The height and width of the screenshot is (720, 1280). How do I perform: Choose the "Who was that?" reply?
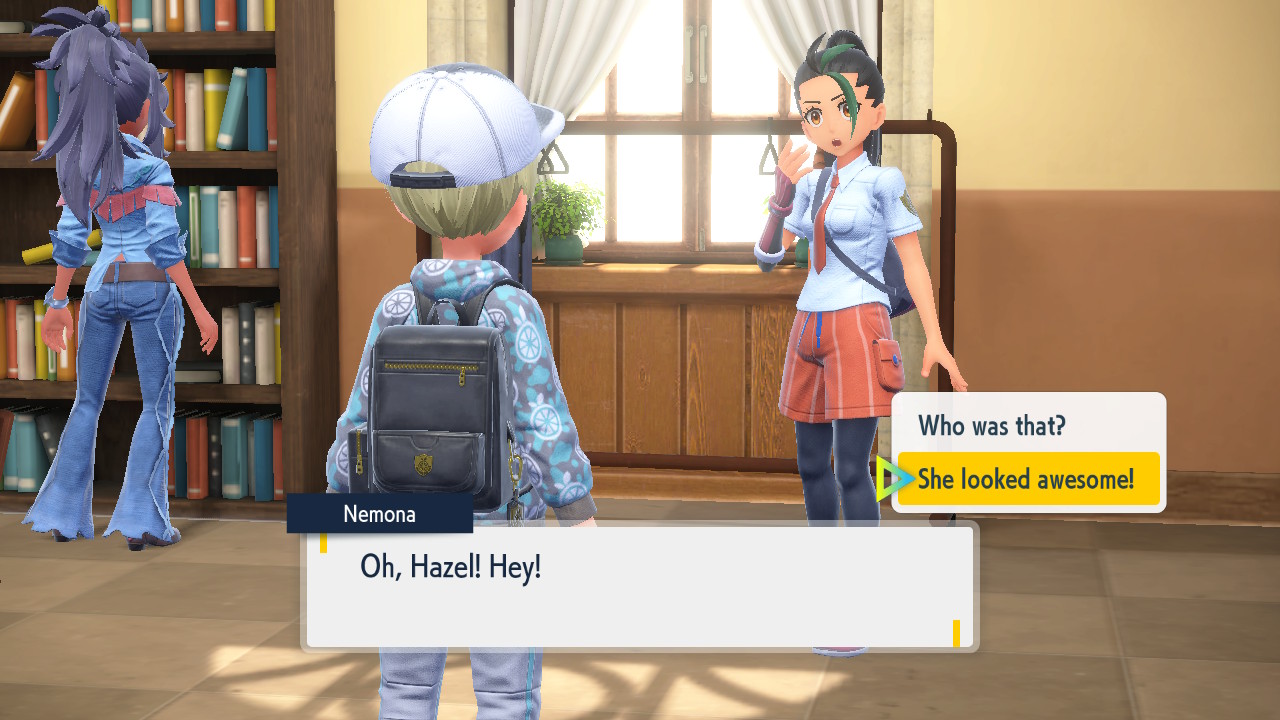click(x=992, y=427)
